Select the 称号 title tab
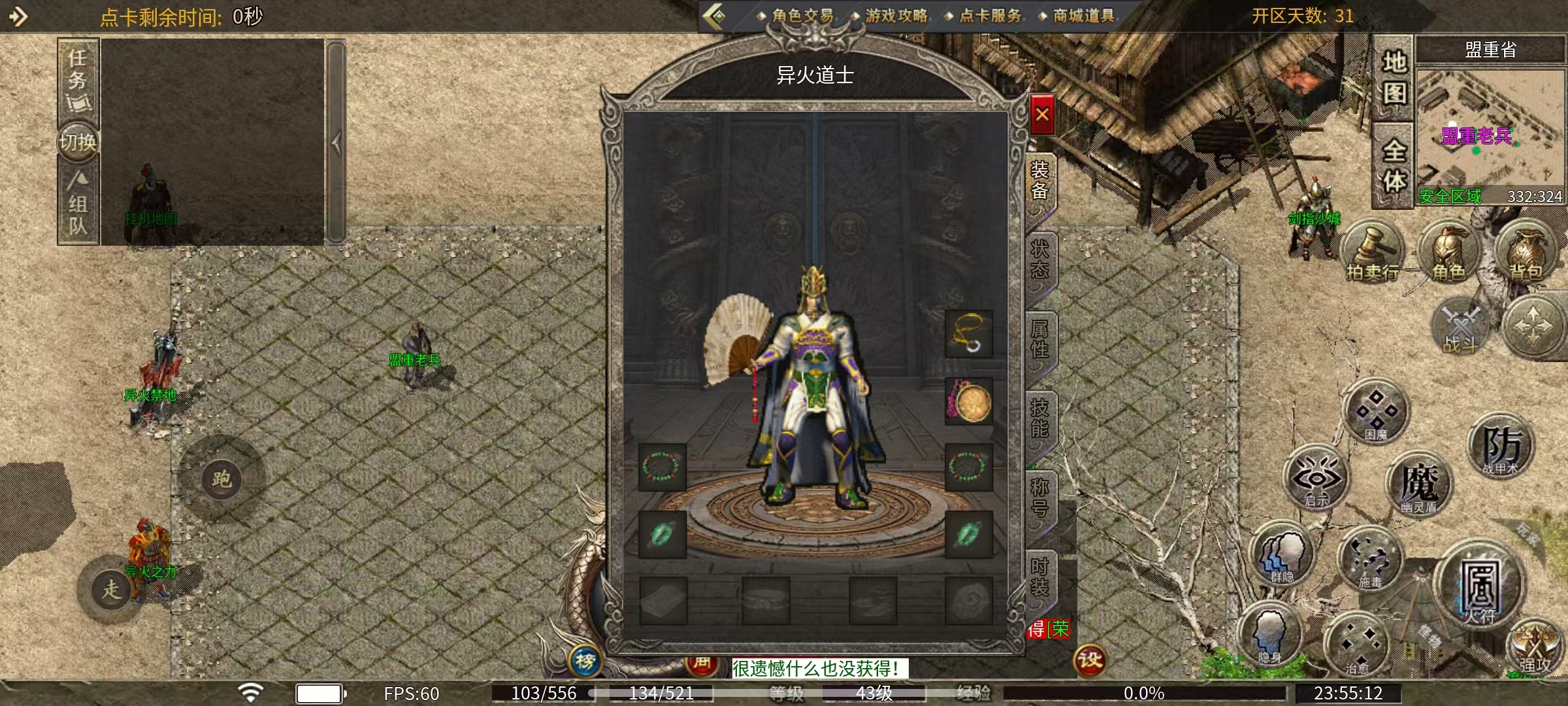Screen dimensions: 1568x706 pos(1039,497)
